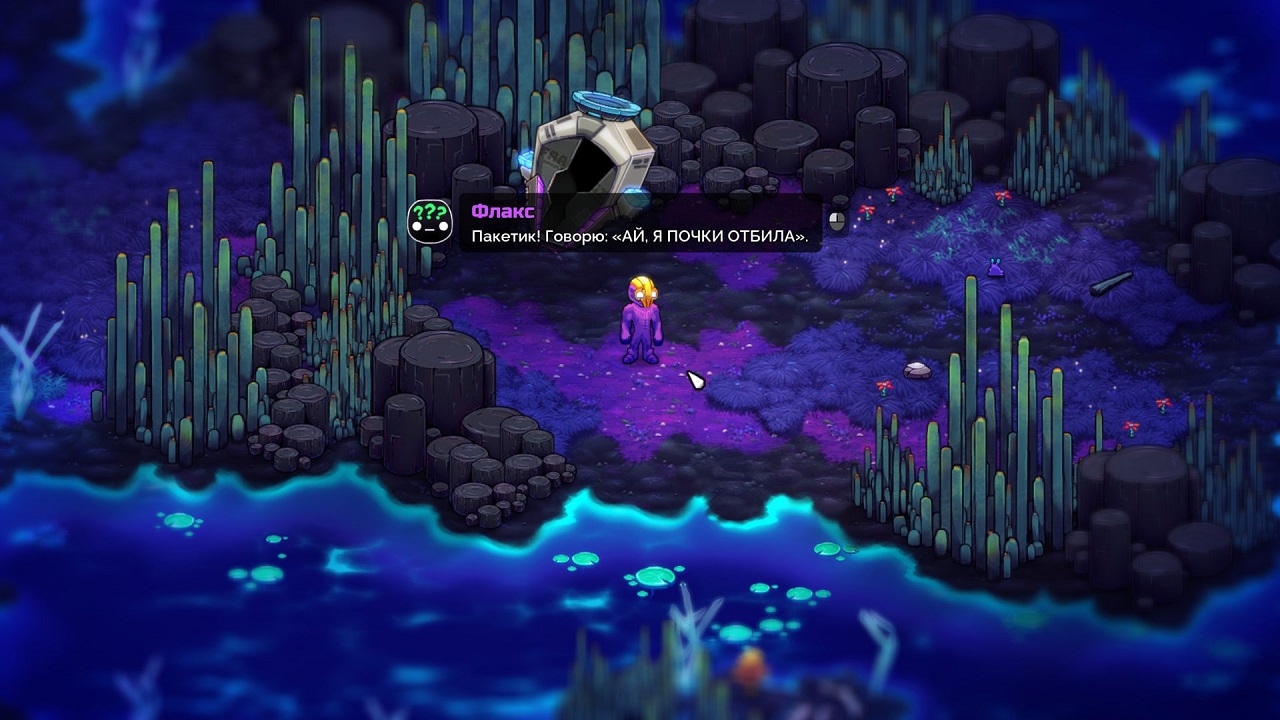Screen dimensions: 1280x720
Task: Click the grey stone beside the red flowers
Action: [x=917, y=371]
